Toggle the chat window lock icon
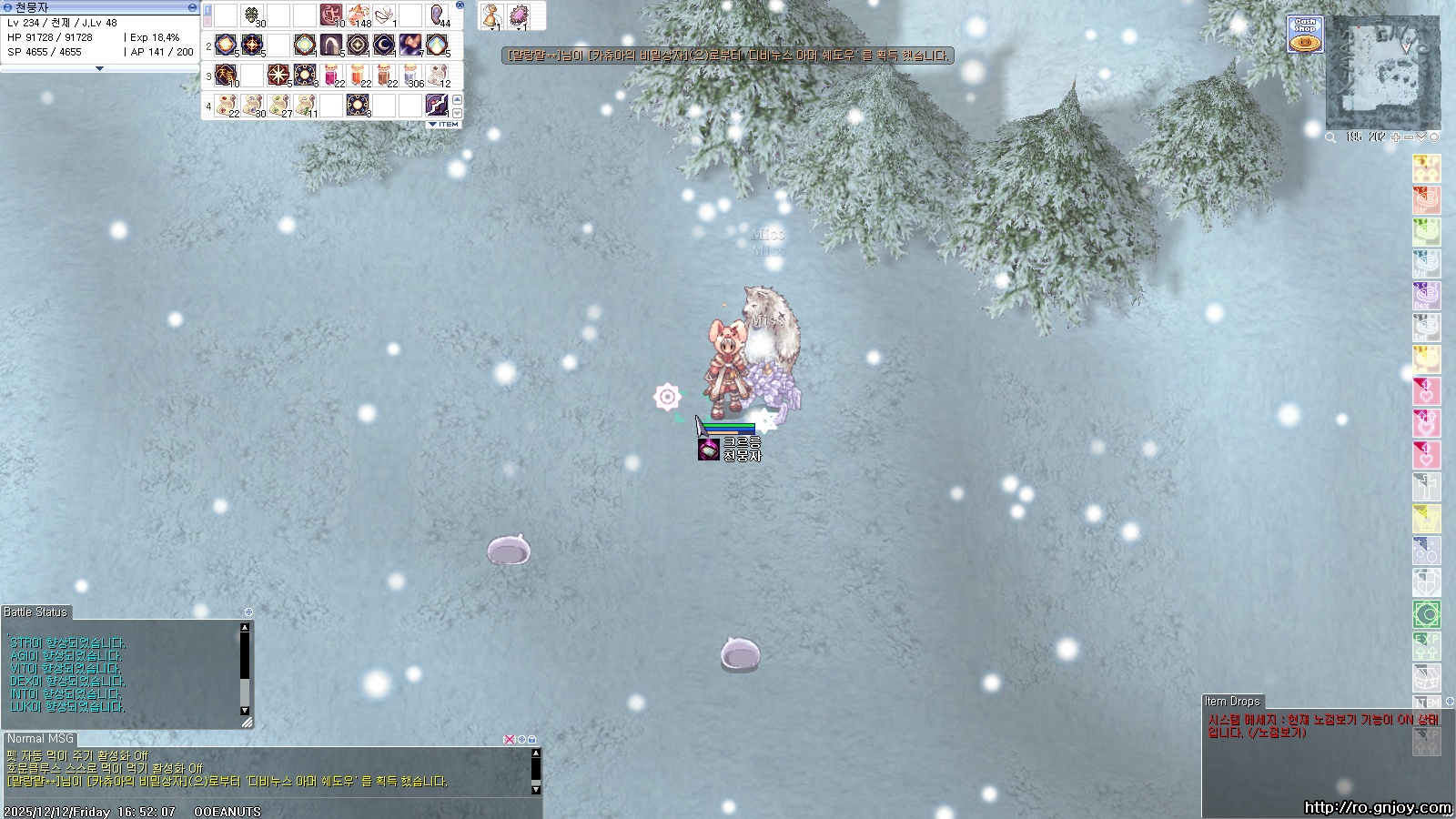This screenshot has height=819, width=1456. pyautogui.click(x=532, y=740)
